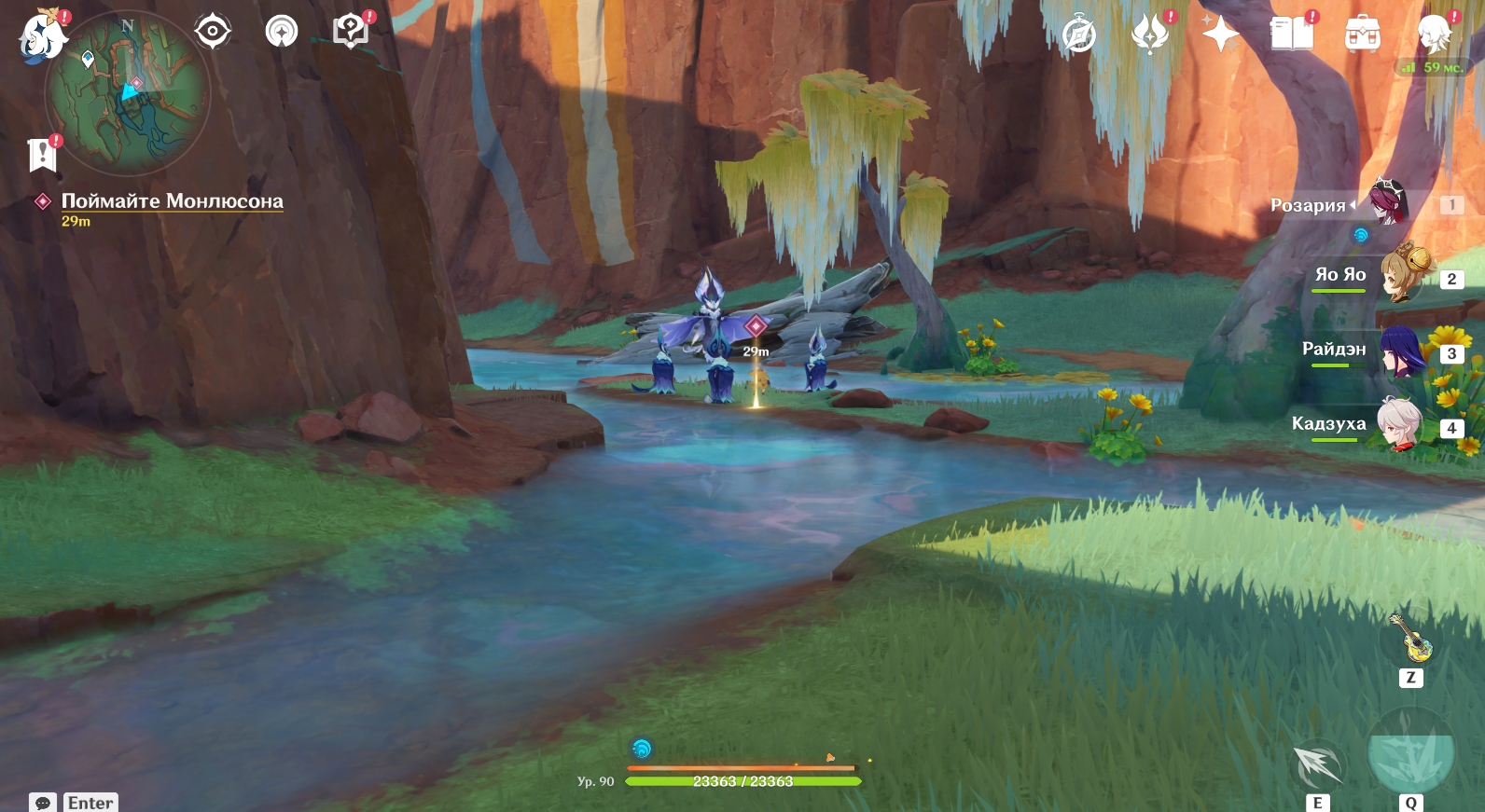Open the circular minimap
This screenshot has height=812, width=1485.
tap(128, 93)
